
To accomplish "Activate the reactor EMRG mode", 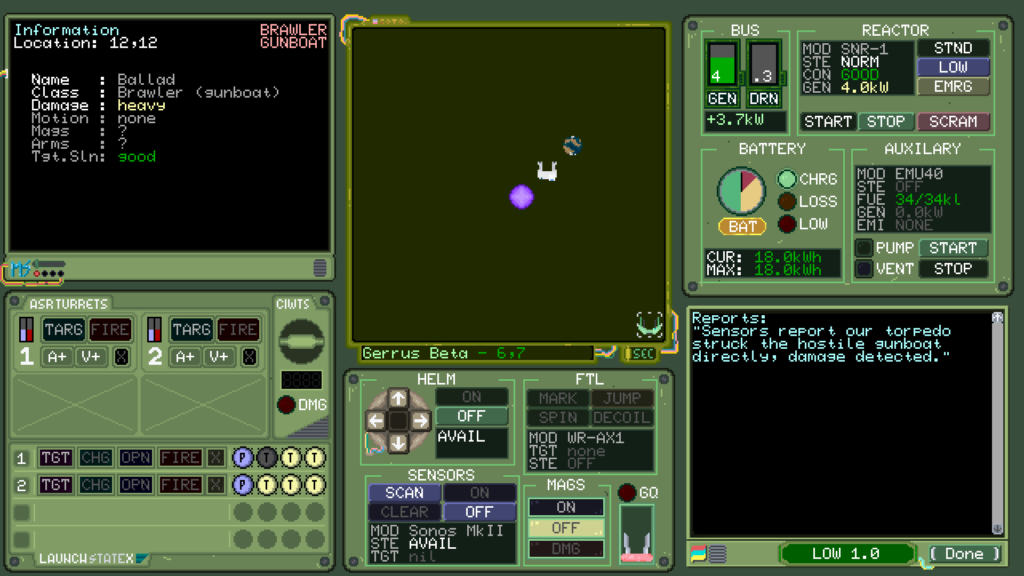I will coord(952,87).
